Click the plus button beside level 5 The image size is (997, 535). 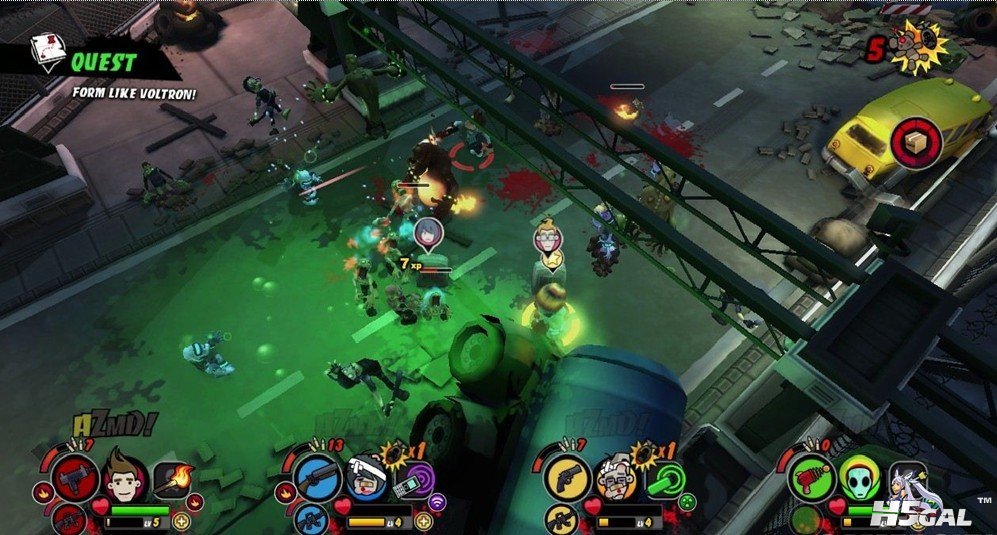(181, 521)
